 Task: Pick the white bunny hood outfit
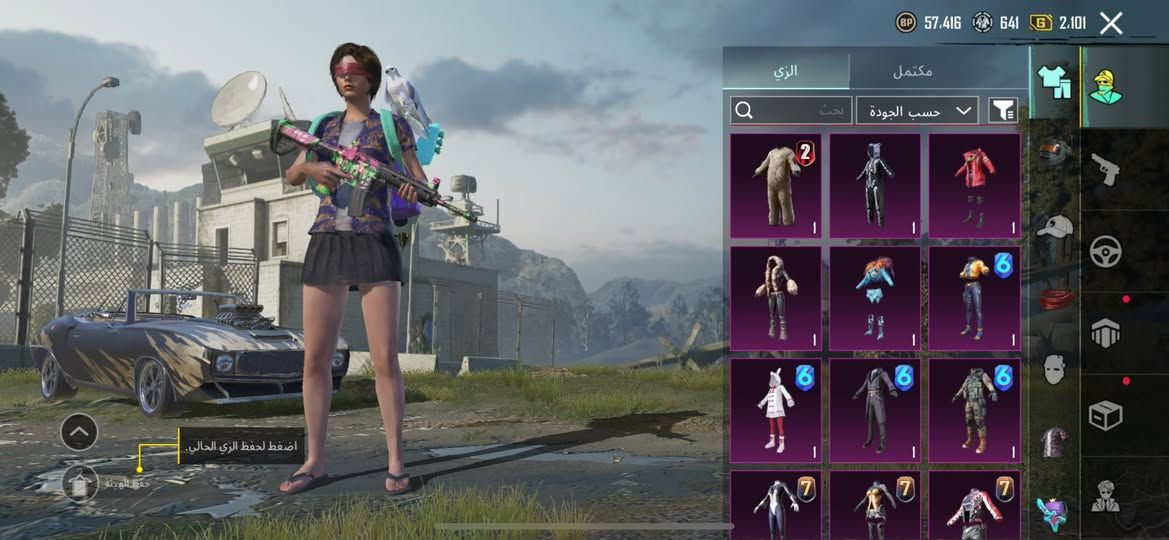[x=775, y=411]
